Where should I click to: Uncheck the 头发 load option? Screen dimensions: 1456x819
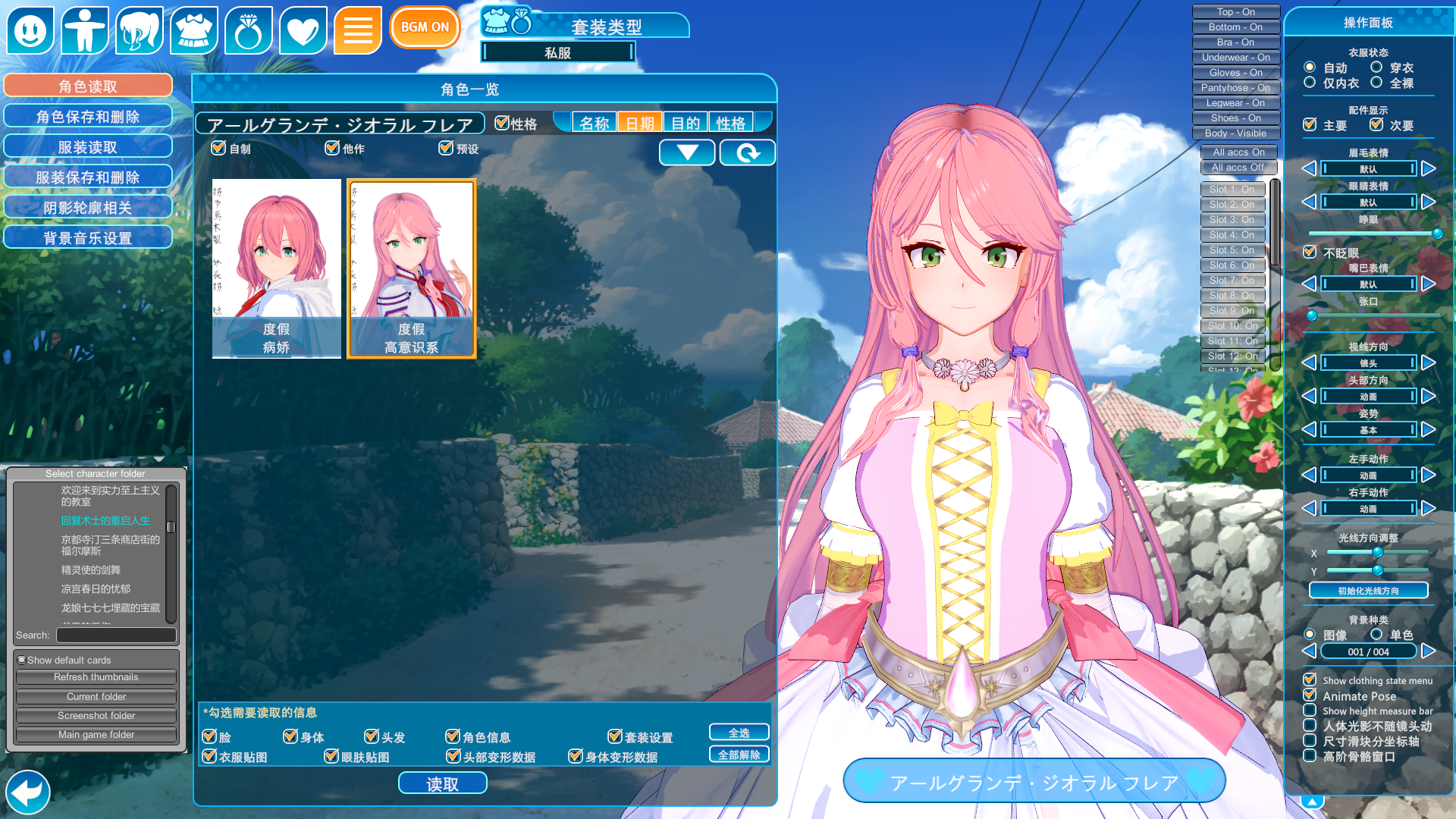pos(372,736)
